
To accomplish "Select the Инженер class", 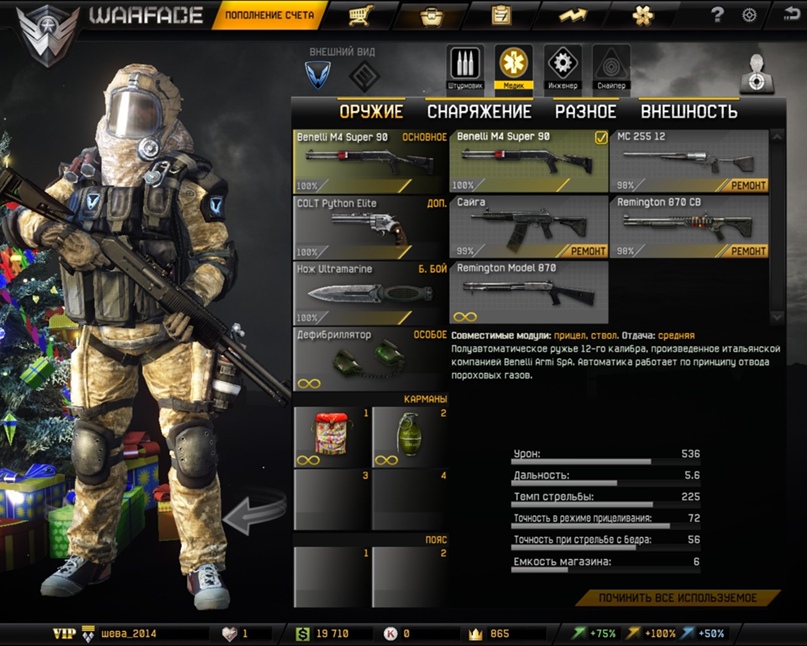I will (563, 66).
